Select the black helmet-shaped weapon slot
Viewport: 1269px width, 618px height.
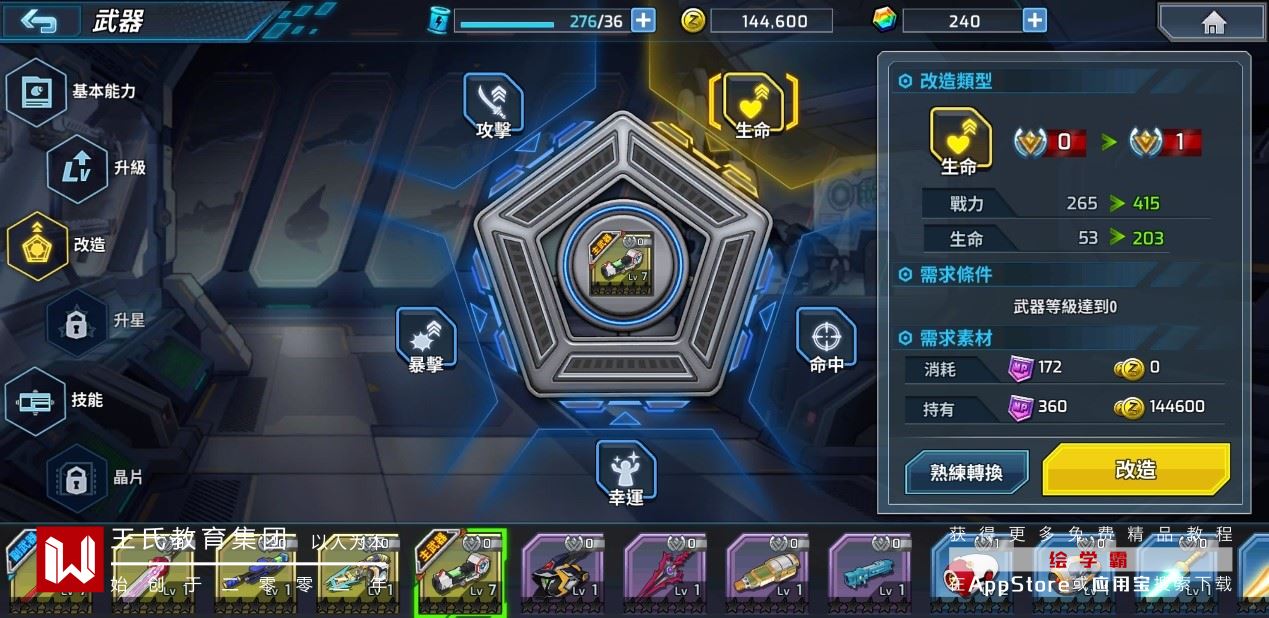click(x=563, y=573)
